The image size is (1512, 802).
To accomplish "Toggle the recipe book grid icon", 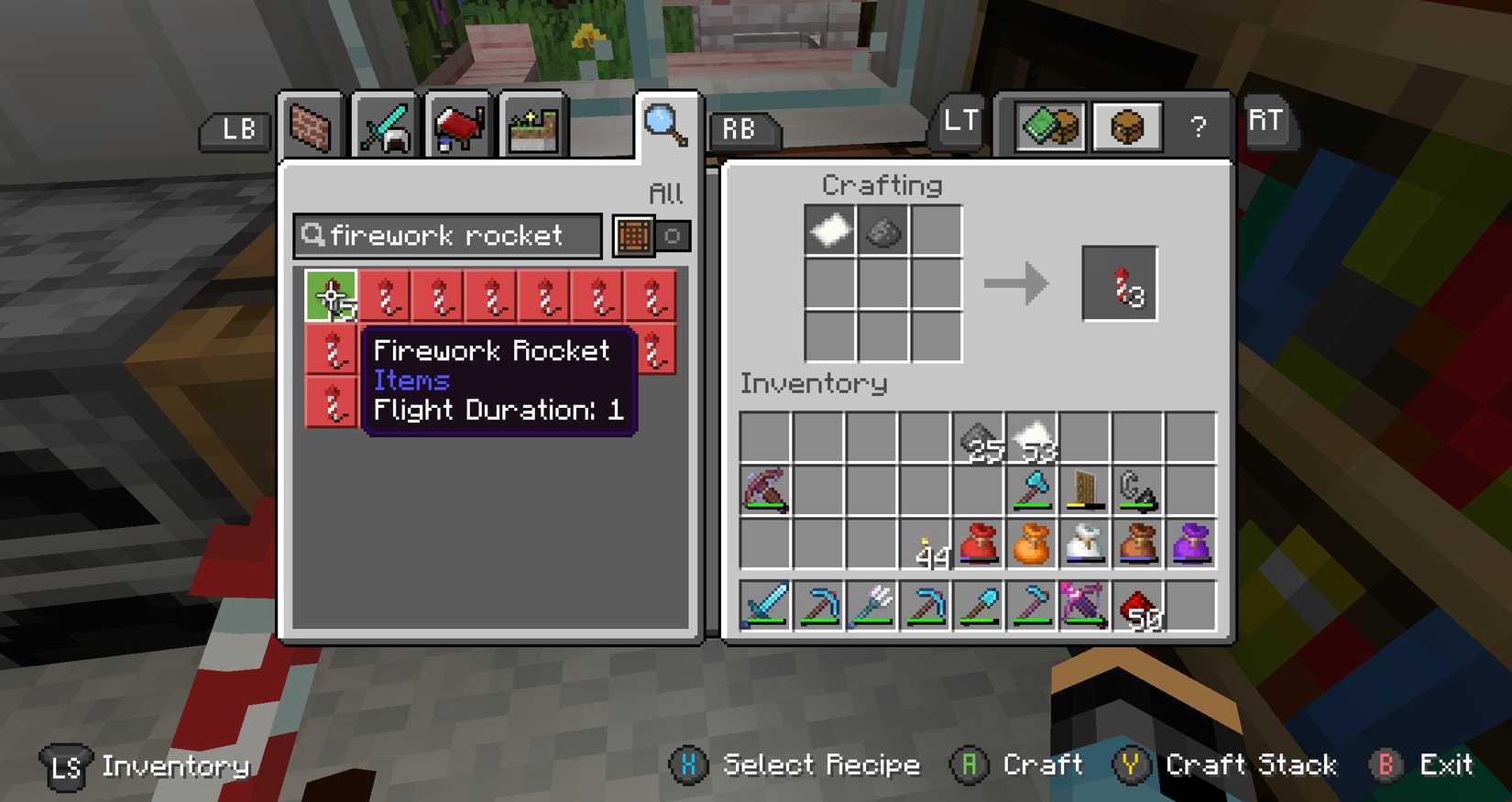I will [x=631, y=236].
